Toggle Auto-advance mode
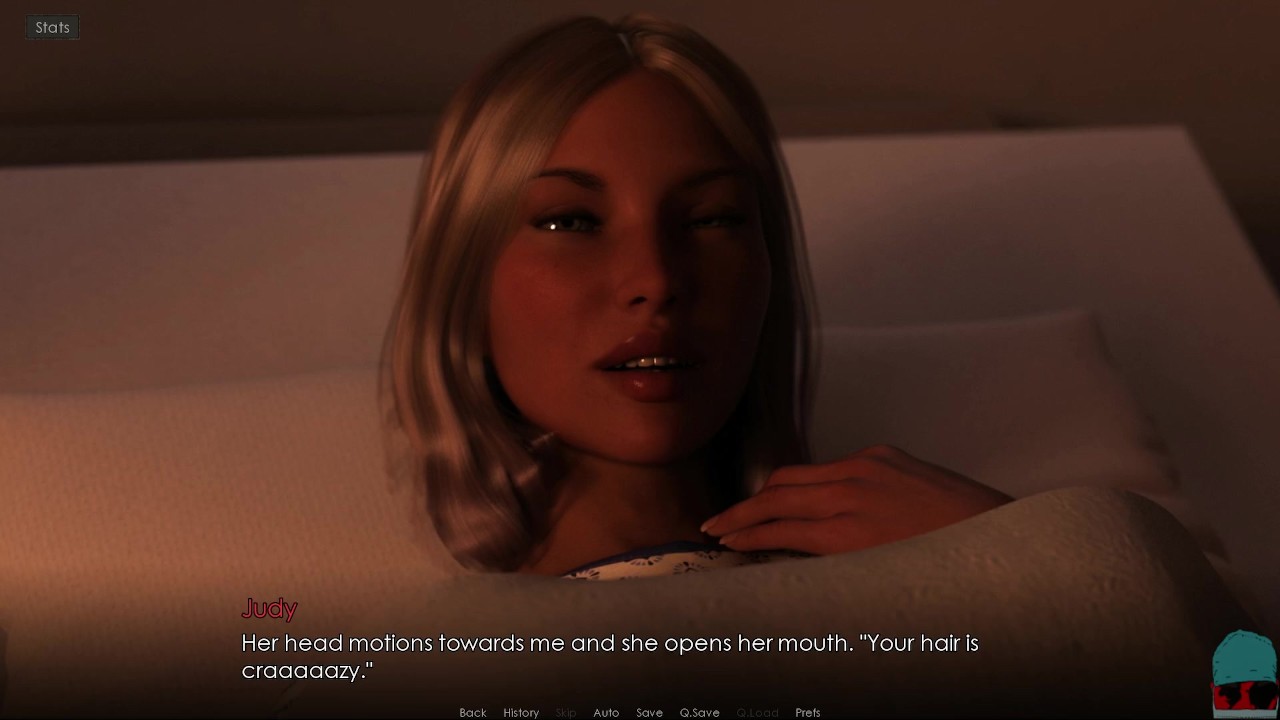Screen dimensions: 1280x720 click(x=606, y=712)
